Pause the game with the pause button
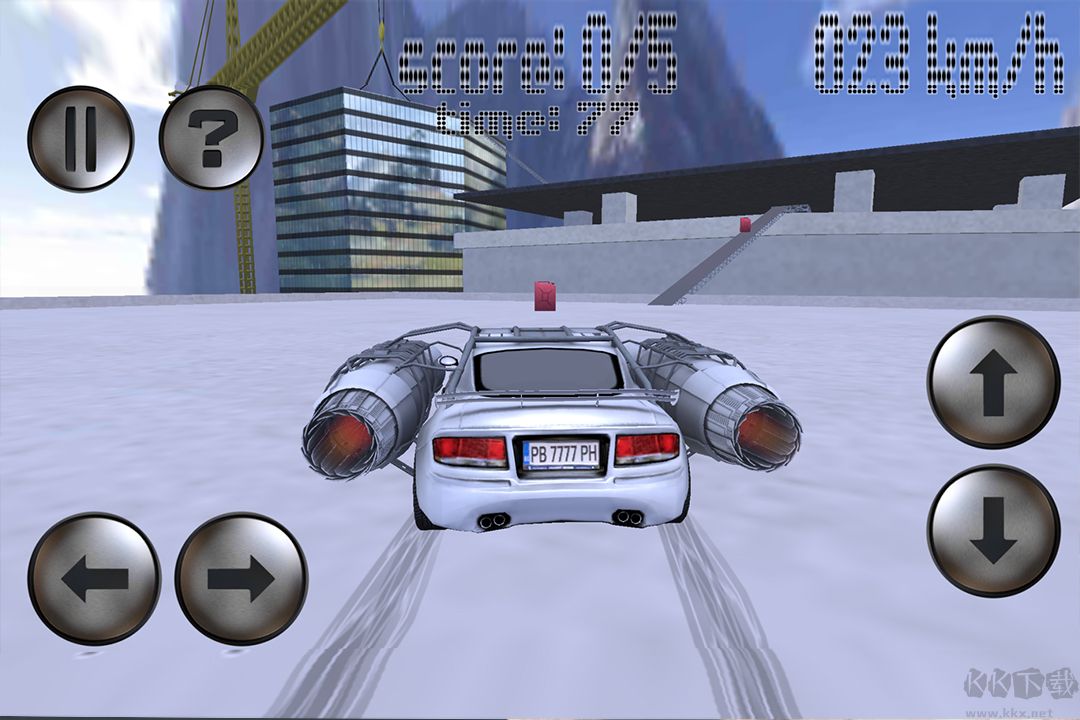 (x=80, y=138)
